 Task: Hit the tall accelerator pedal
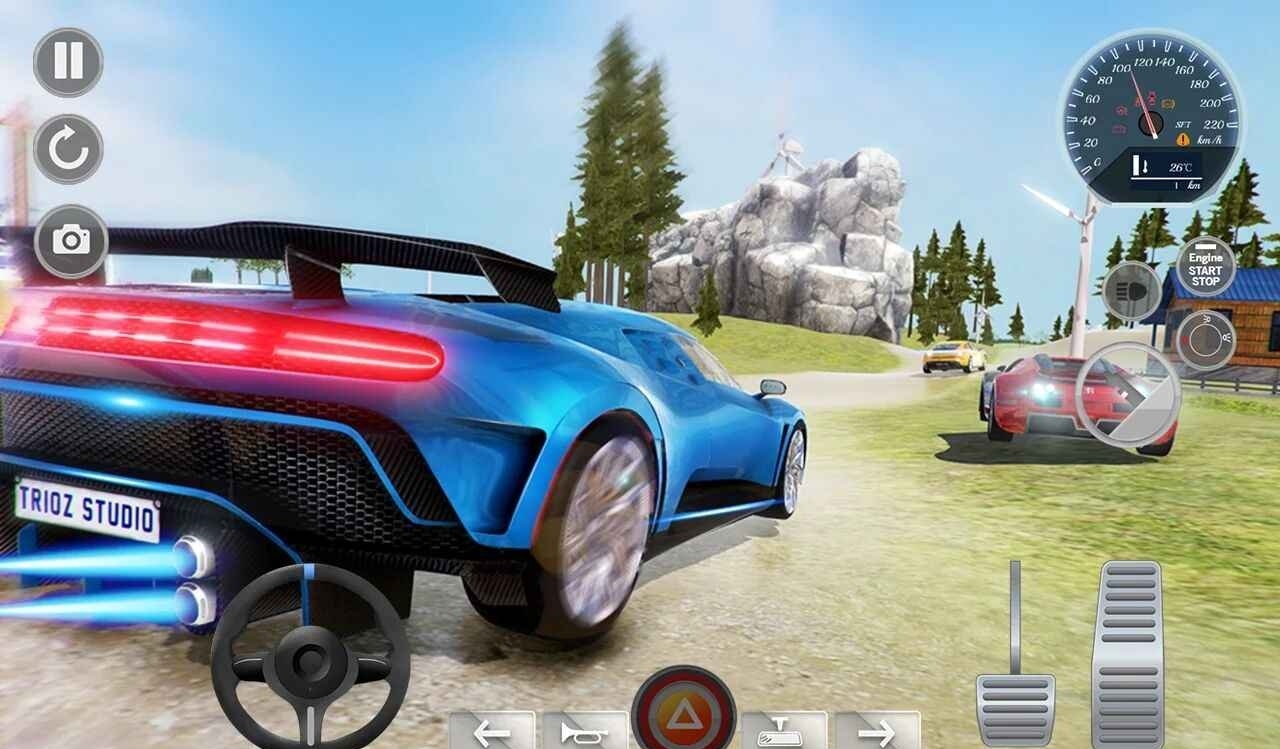point(1127,655)
